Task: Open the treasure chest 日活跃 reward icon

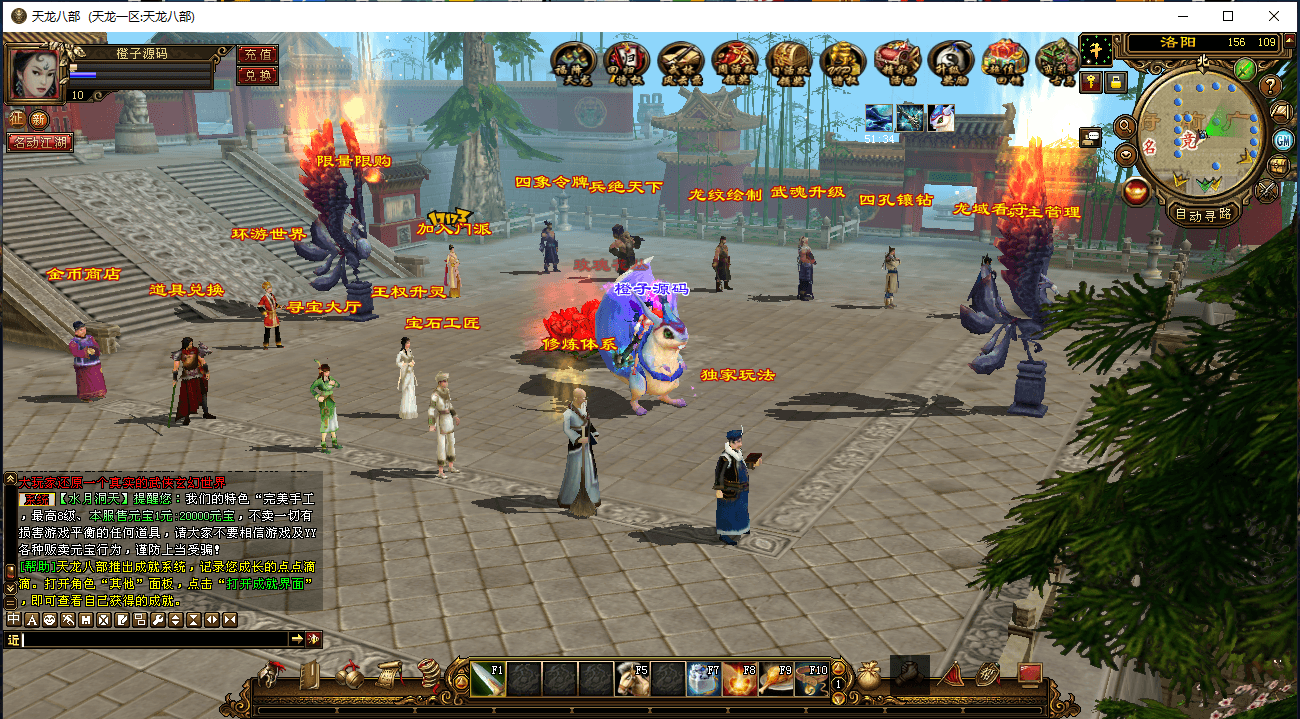Action: tap(788, 62)
